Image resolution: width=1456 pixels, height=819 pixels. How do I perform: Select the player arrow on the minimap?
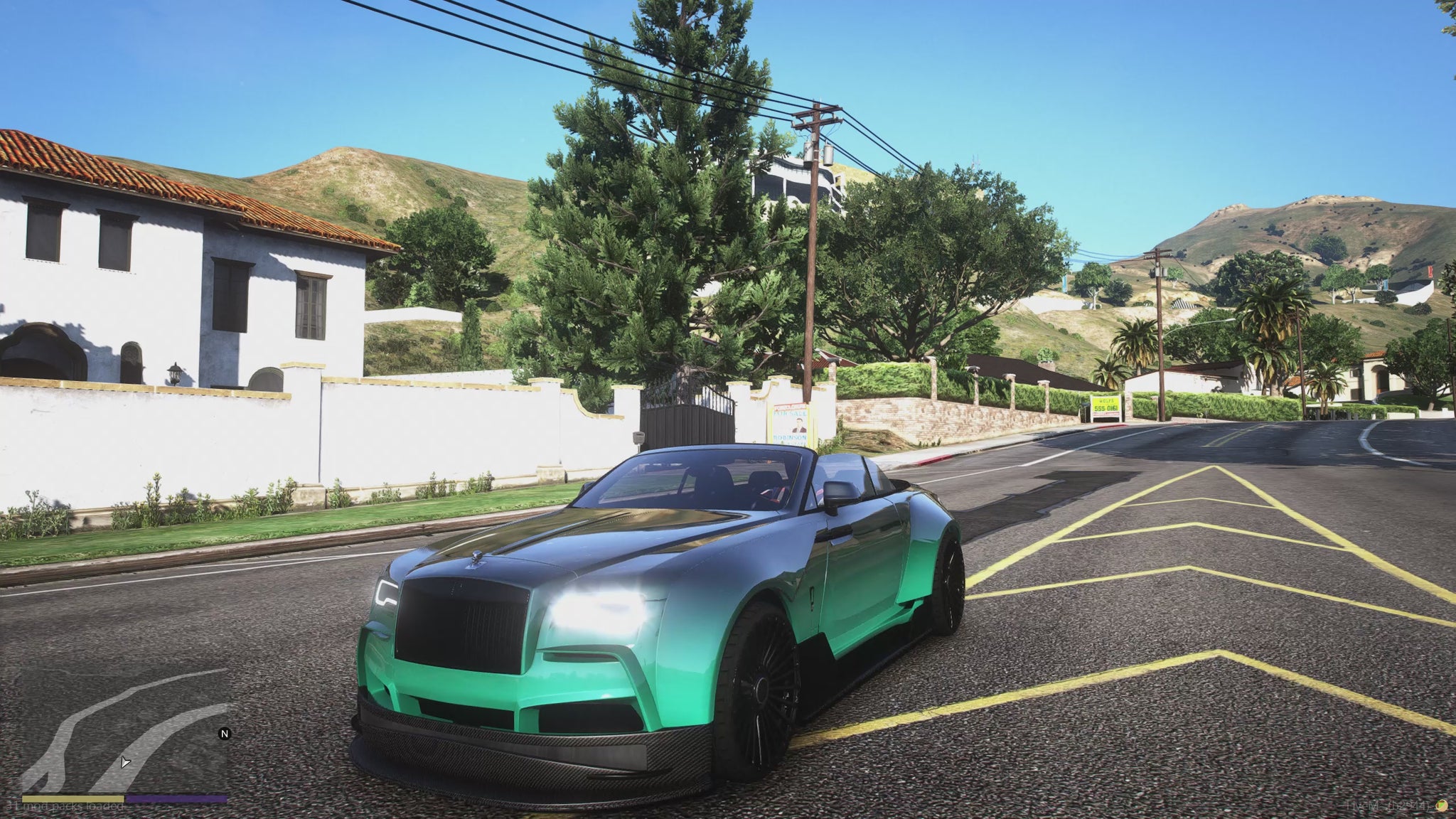(125, 762)
